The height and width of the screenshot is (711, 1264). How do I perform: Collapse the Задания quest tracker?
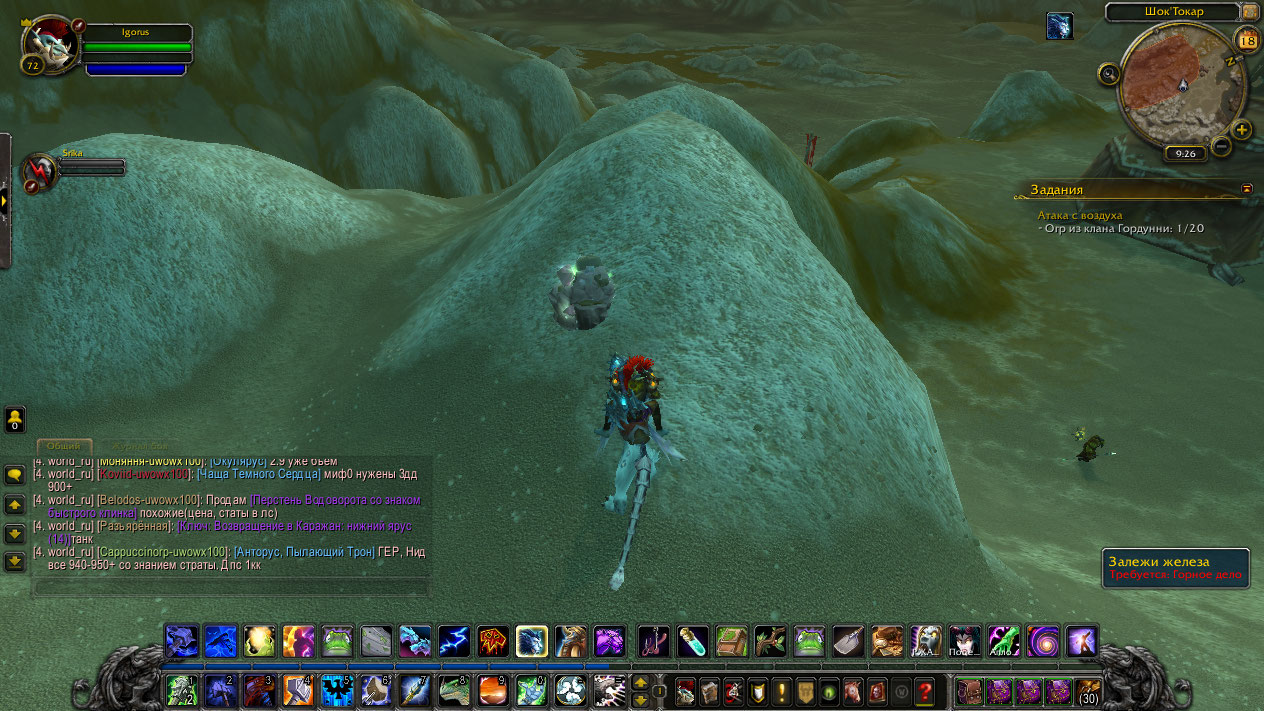1246,188
